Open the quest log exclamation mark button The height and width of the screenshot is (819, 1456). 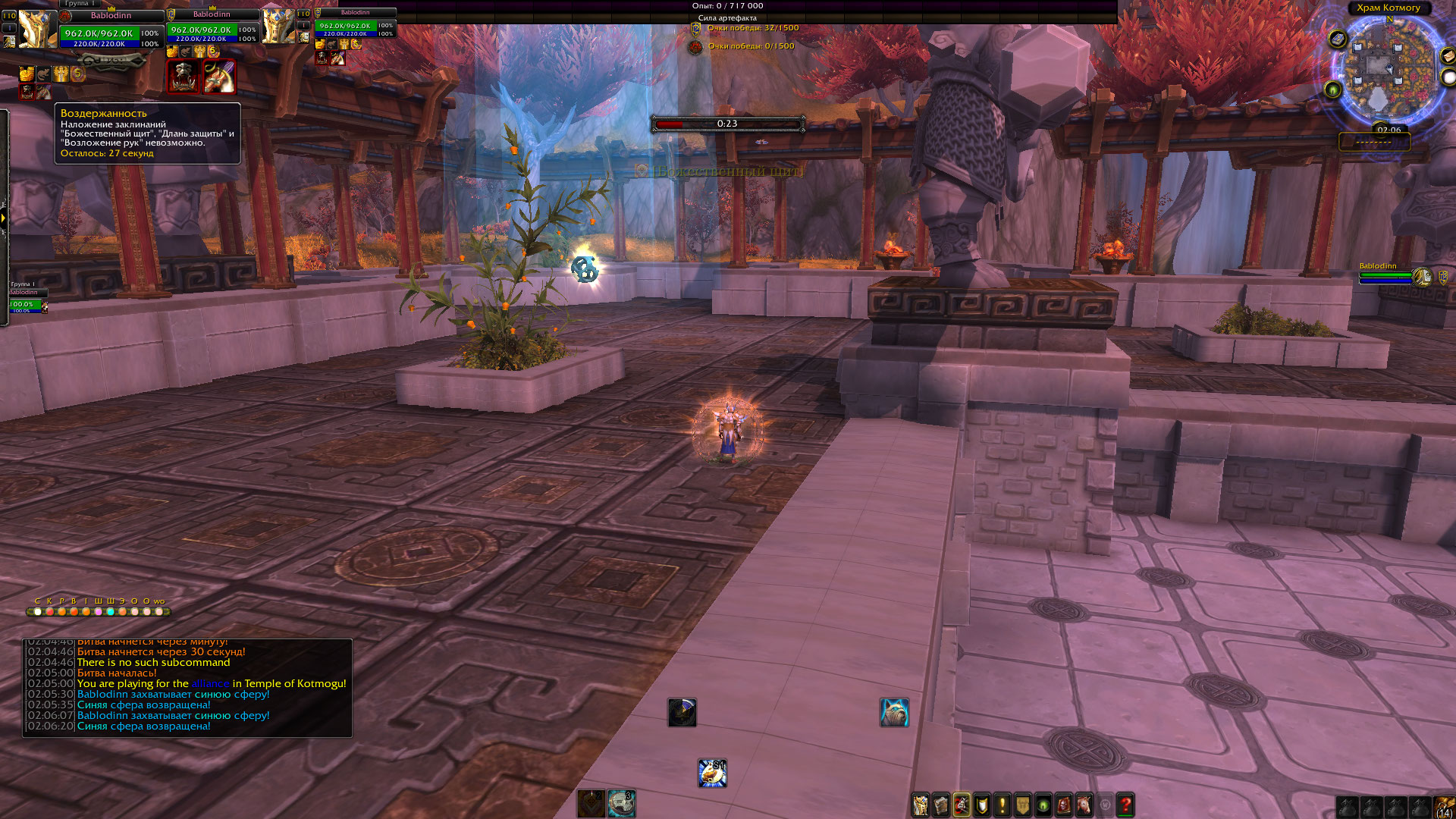(1003, 805)
